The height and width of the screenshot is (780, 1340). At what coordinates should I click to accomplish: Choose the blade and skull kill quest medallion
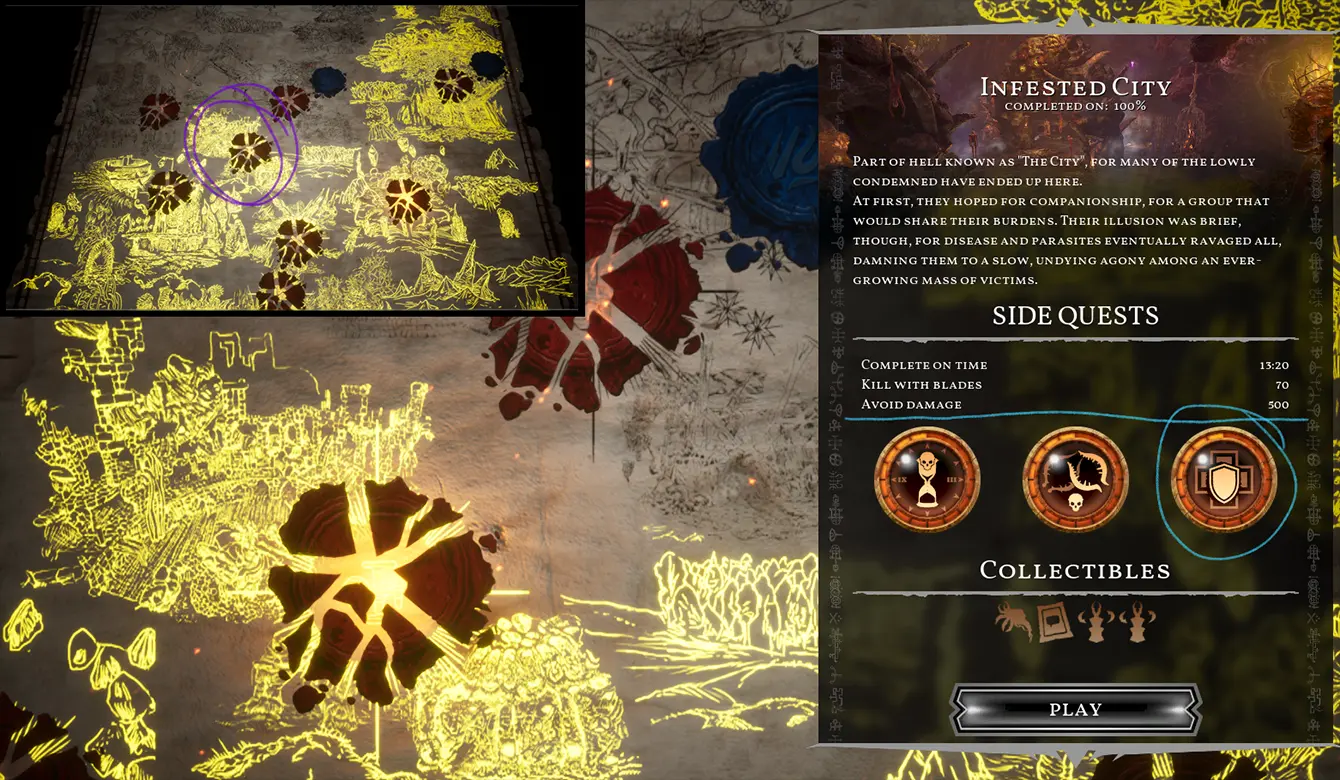[1075, 479]
